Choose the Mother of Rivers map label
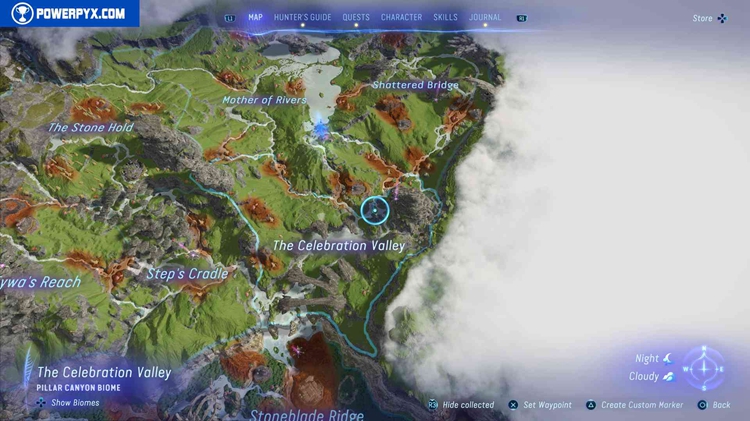The width and height of the screenshot is (750, 421). pos(264,100)
